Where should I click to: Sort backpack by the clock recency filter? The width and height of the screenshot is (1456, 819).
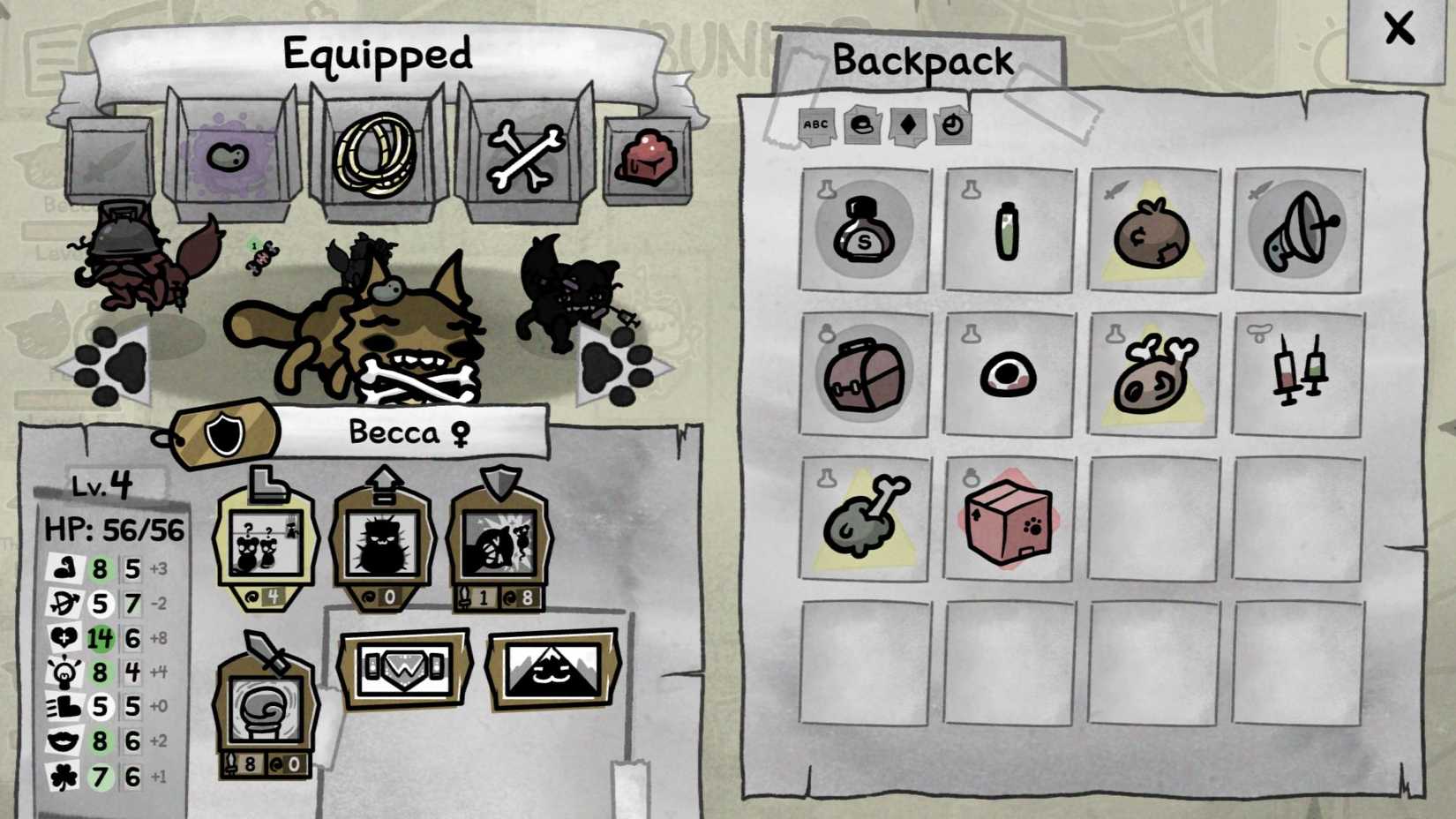(953, 125)
